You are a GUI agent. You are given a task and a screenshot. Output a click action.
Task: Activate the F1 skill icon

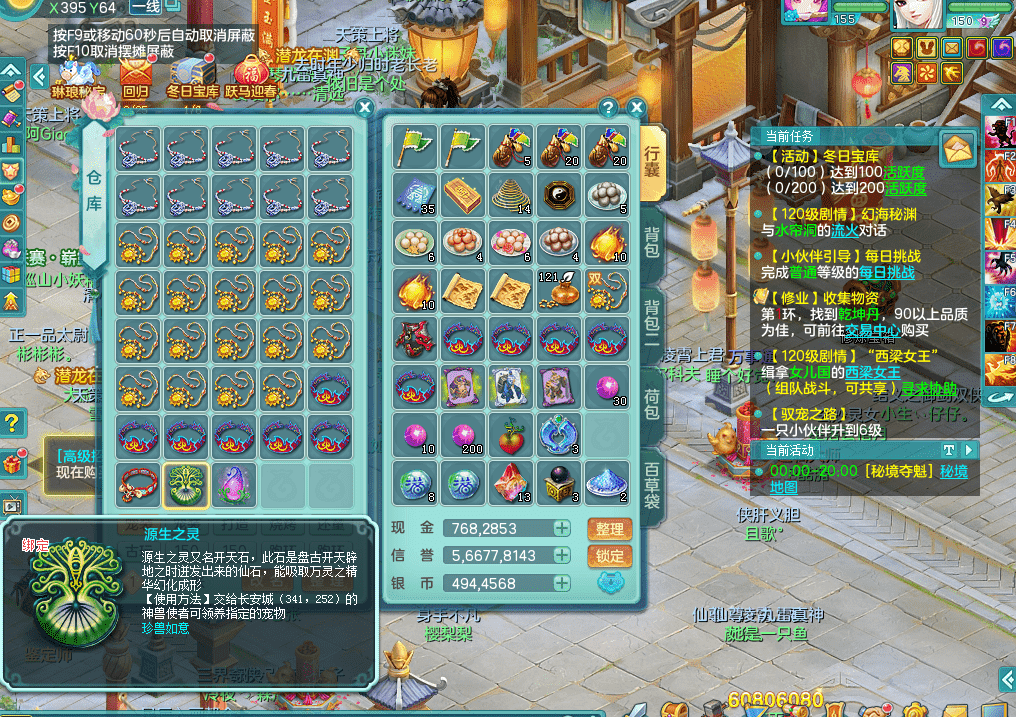click(x=1000, y=133)
